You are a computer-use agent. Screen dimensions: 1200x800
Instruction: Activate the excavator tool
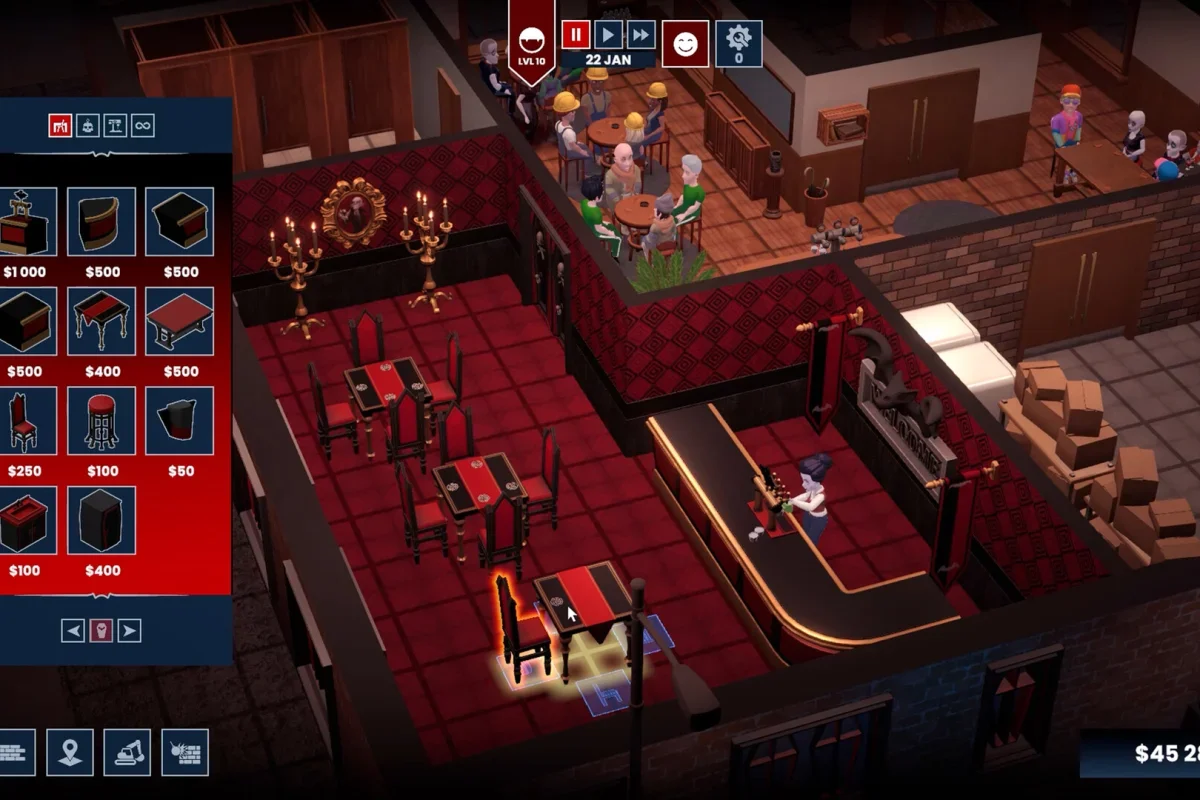[128, 752]
